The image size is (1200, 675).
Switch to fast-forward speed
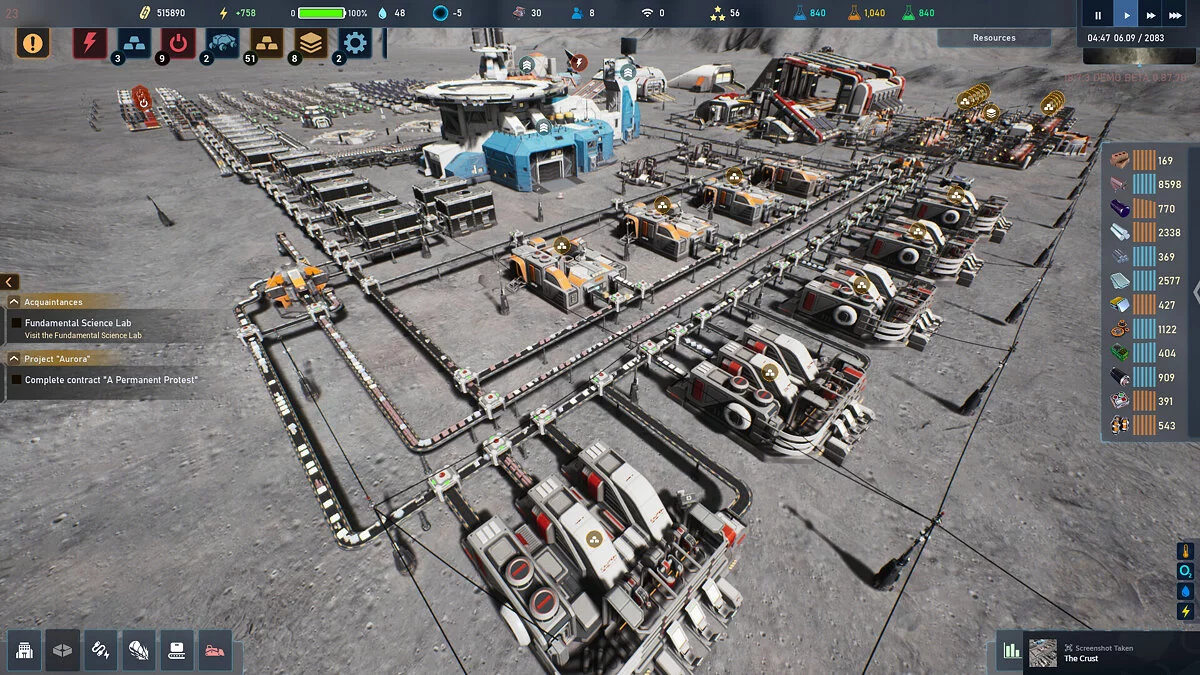pyautogui.click(x=1152, y=15)
